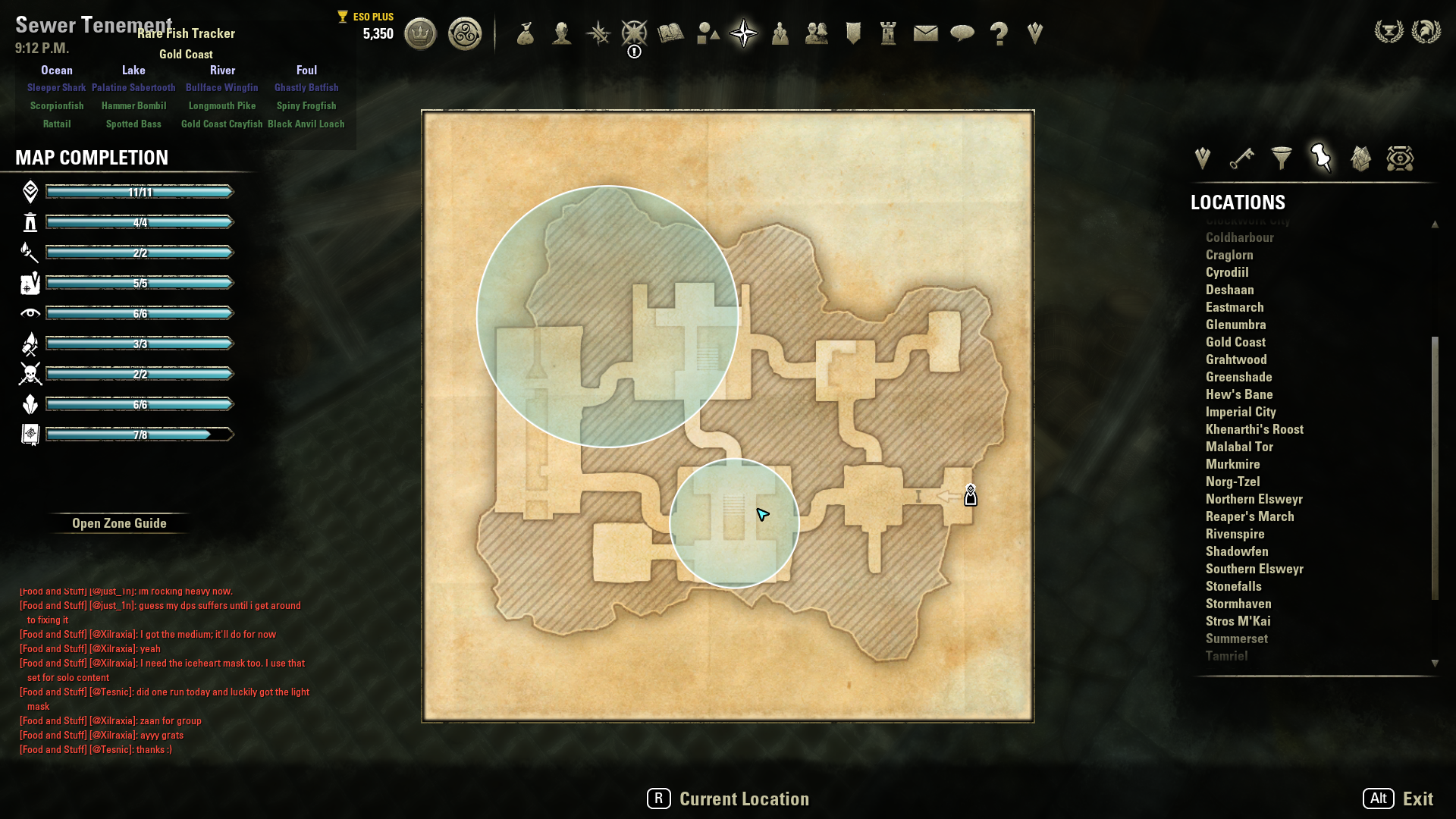Switch to the map filters funnel tab
The image size is (1456, 819).
click(x=1282, y=158)
